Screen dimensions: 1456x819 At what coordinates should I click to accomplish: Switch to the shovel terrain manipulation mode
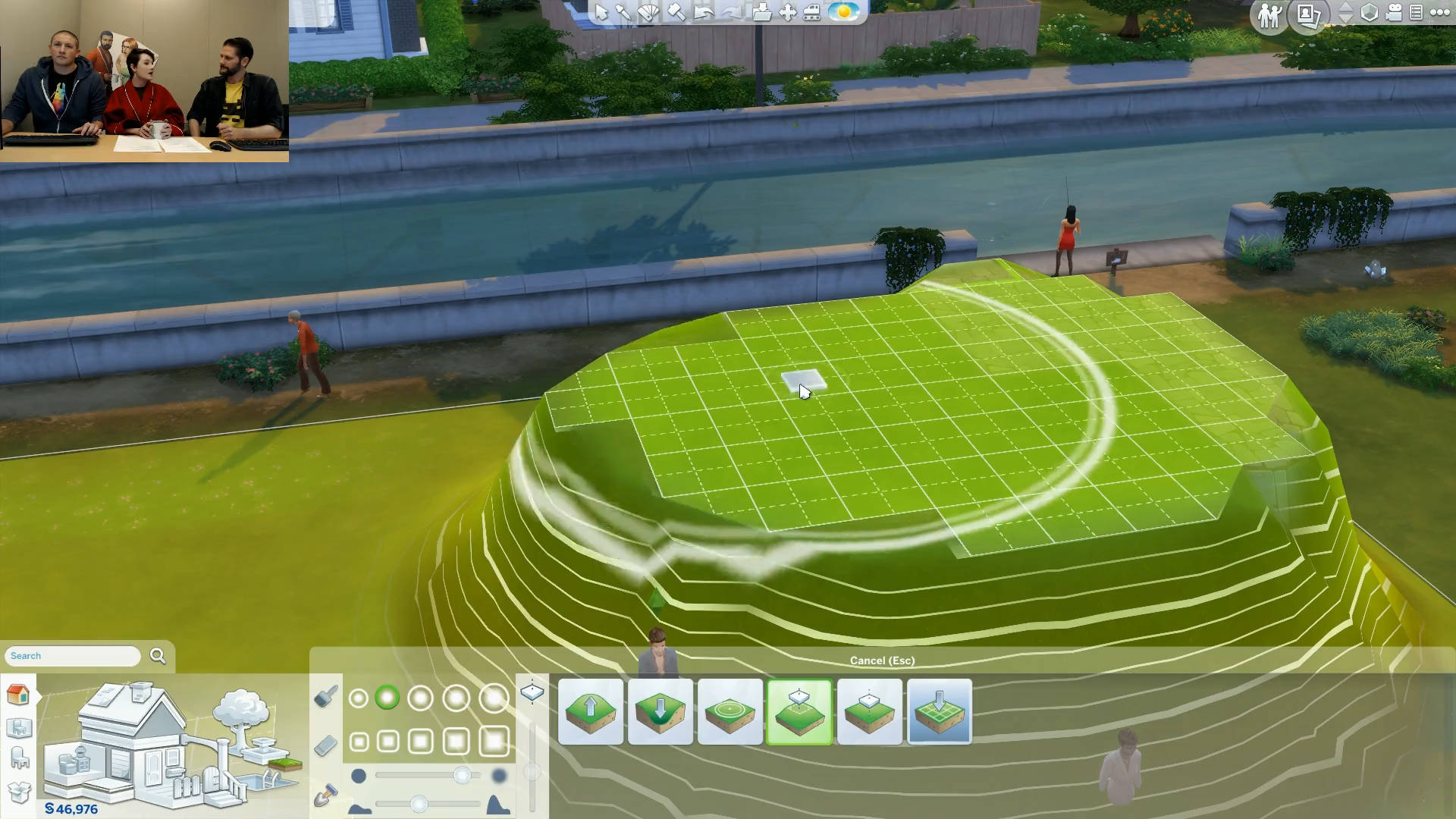(325, 795)
